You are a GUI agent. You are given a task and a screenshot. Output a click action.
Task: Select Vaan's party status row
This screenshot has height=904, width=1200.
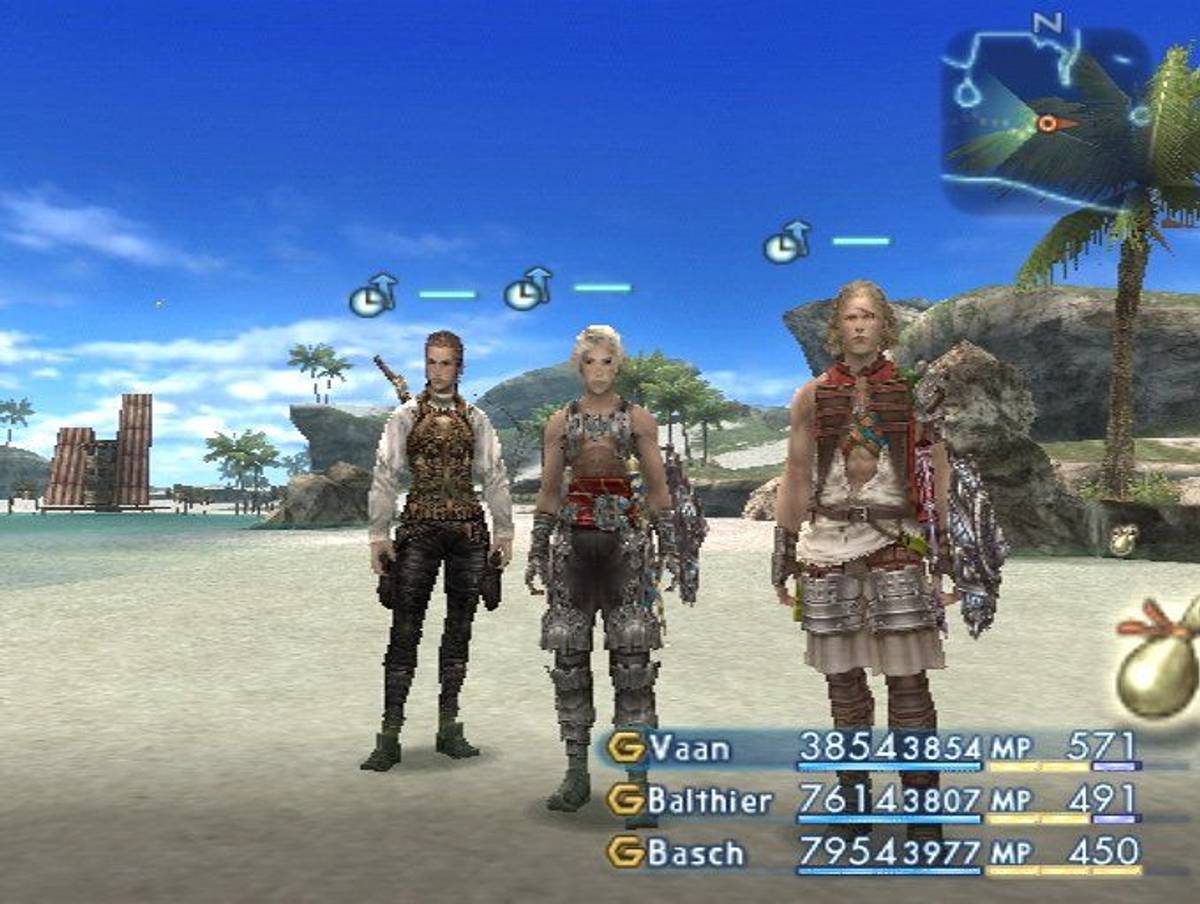pos(872,748)
